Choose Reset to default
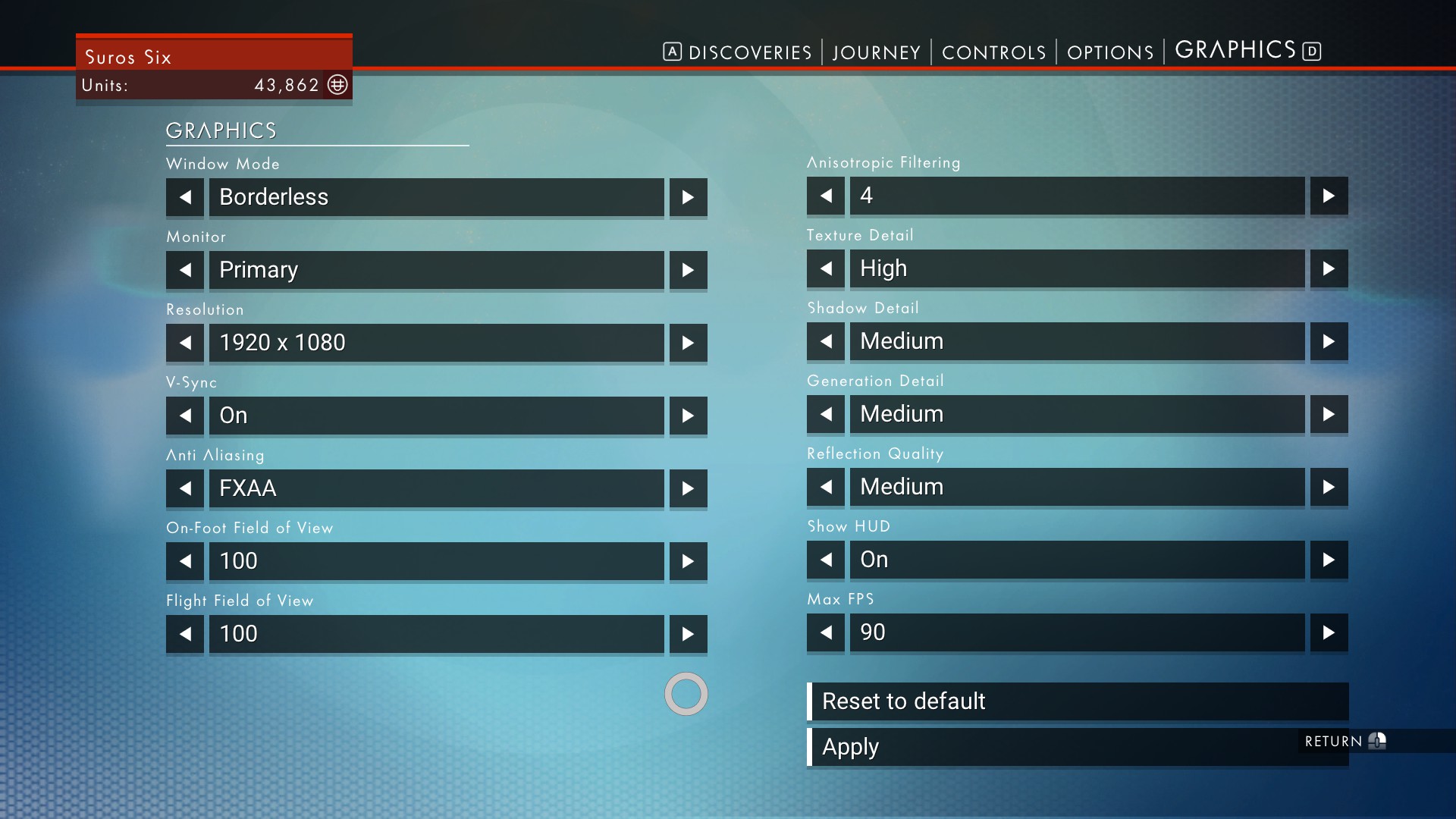The height and width of the screenshot is (819, 1456). point(1077,701)
